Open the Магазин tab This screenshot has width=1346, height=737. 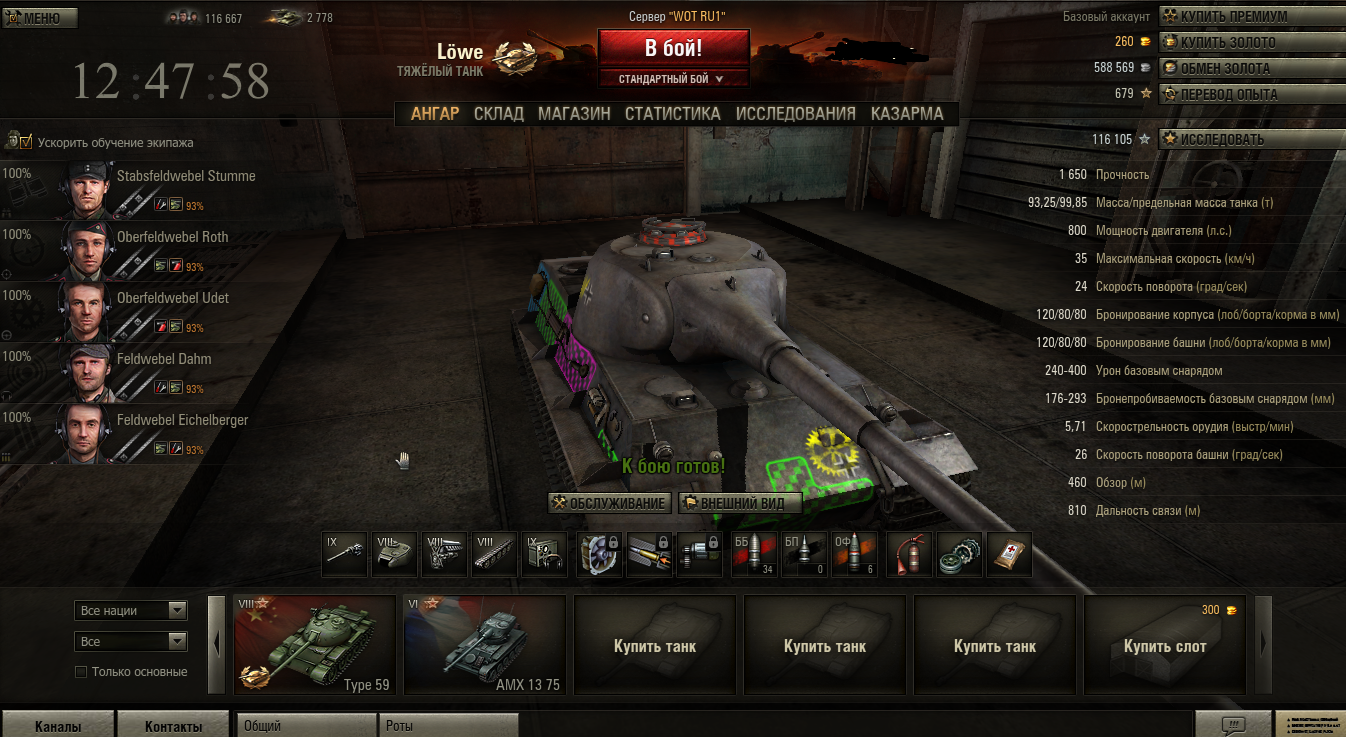(x=574, y=114)
